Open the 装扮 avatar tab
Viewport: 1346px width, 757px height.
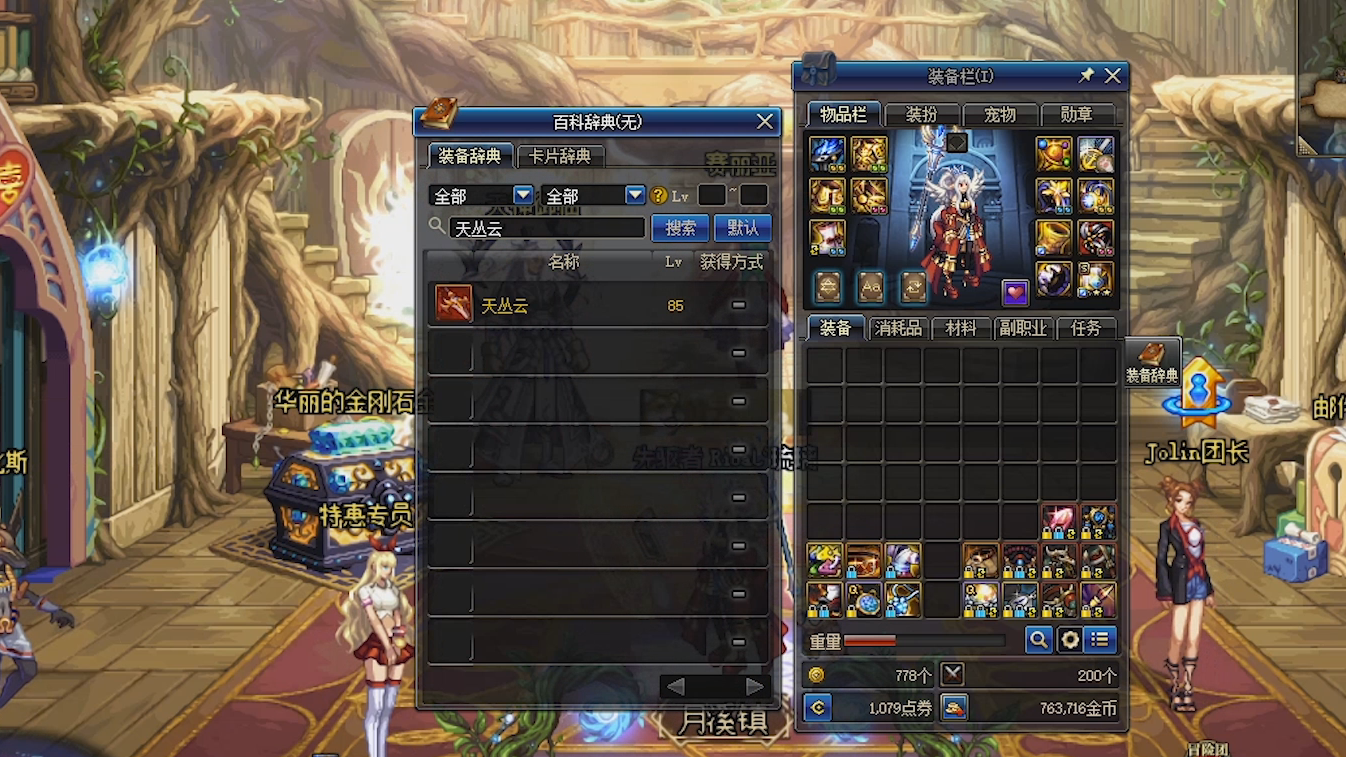pyautogui.click(x=921, y=115)
